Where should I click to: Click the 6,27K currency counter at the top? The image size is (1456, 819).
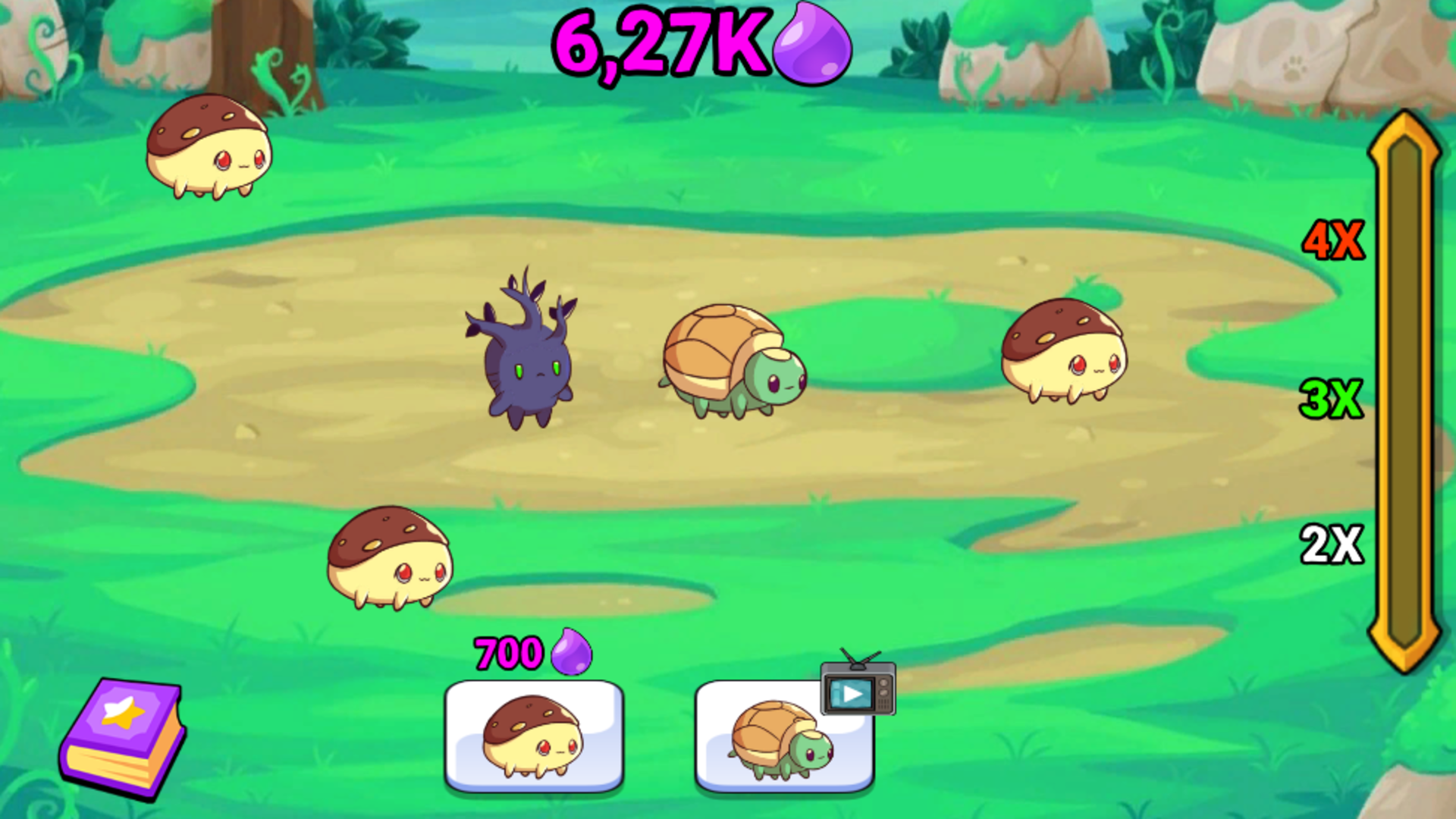coord(660,45)
